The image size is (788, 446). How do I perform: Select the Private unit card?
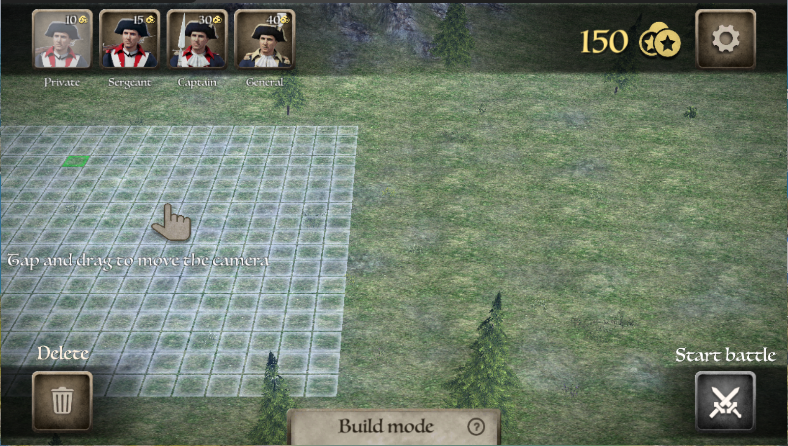pos(62,40)
